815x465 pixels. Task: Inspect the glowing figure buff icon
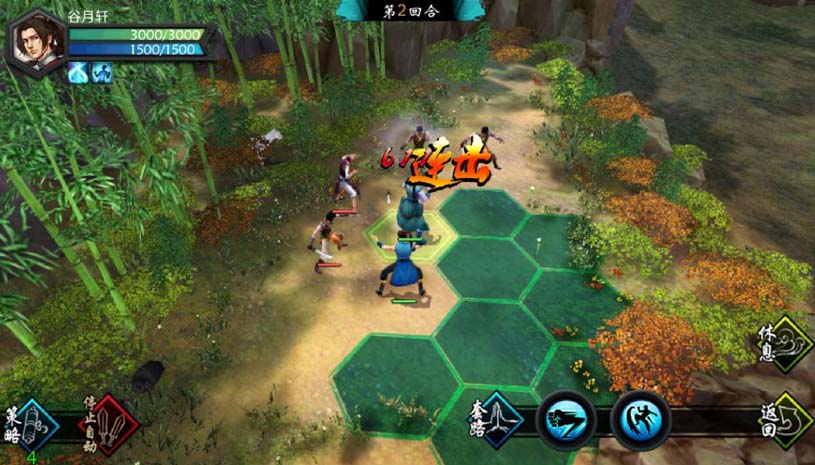click(101, 72)
